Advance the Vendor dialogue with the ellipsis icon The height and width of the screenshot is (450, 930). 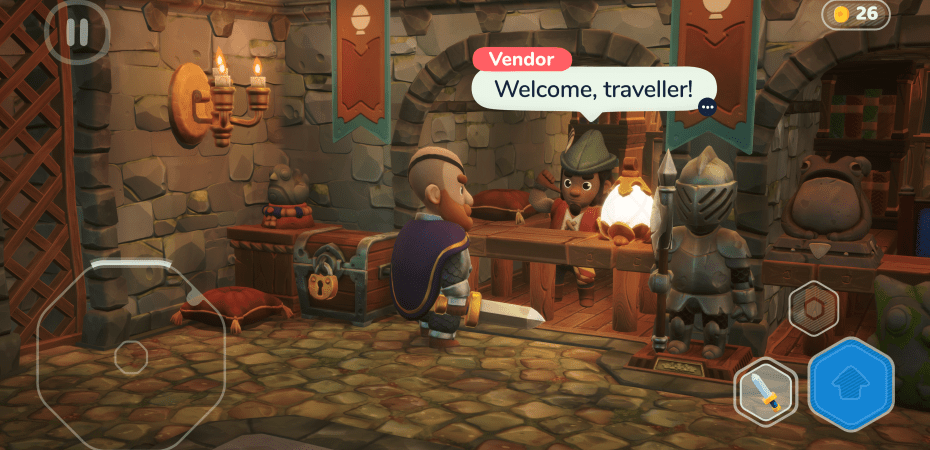(x=708, y=106)
